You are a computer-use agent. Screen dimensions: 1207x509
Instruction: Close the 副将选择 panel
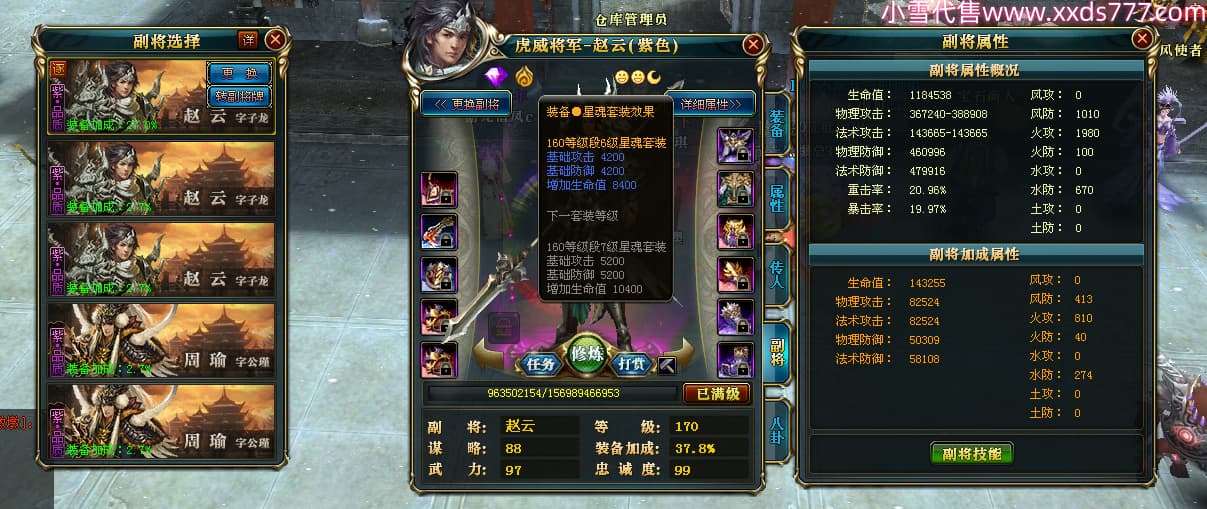tap(275, 40)
